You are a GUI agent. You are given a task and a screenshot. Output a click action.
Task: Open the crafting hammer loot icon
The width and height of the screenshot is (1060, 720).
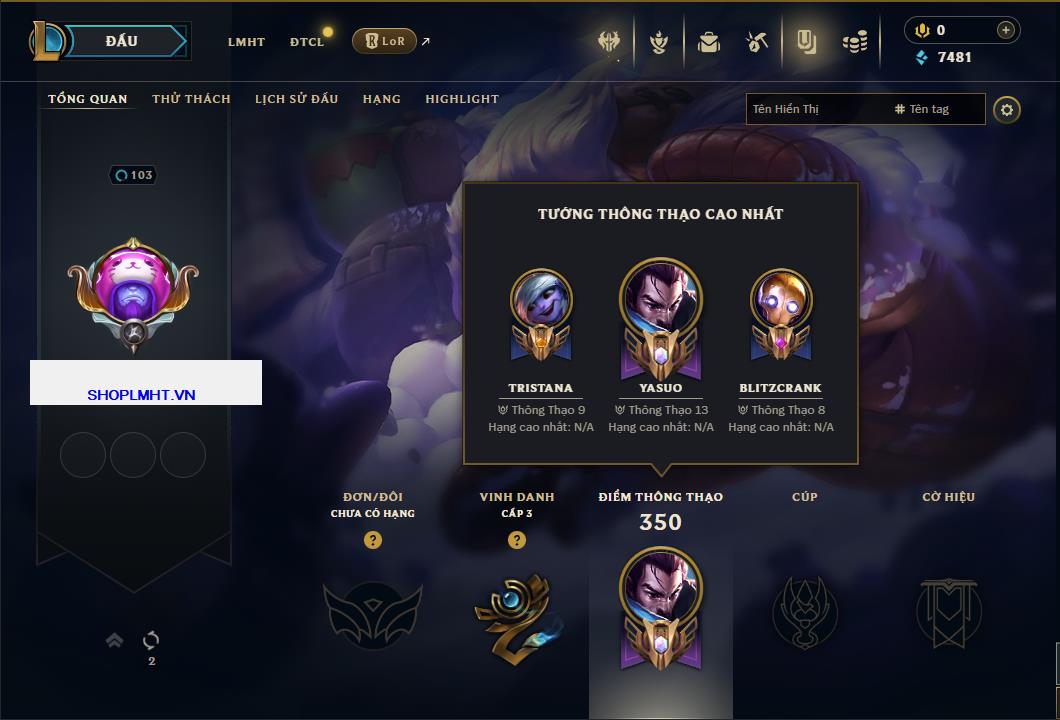pyautogui.click(x=756, y=42)
